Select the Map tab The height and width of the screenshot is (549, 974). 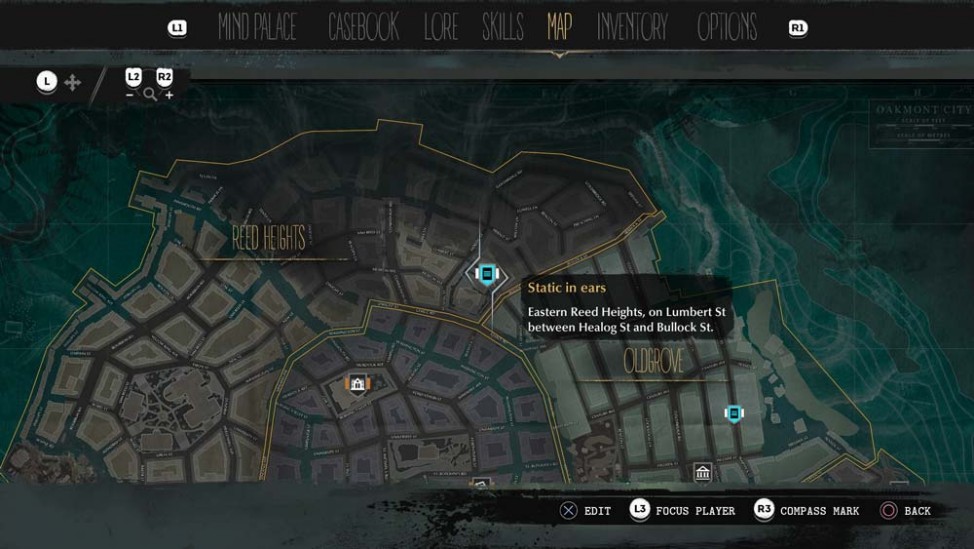(559, 27)
